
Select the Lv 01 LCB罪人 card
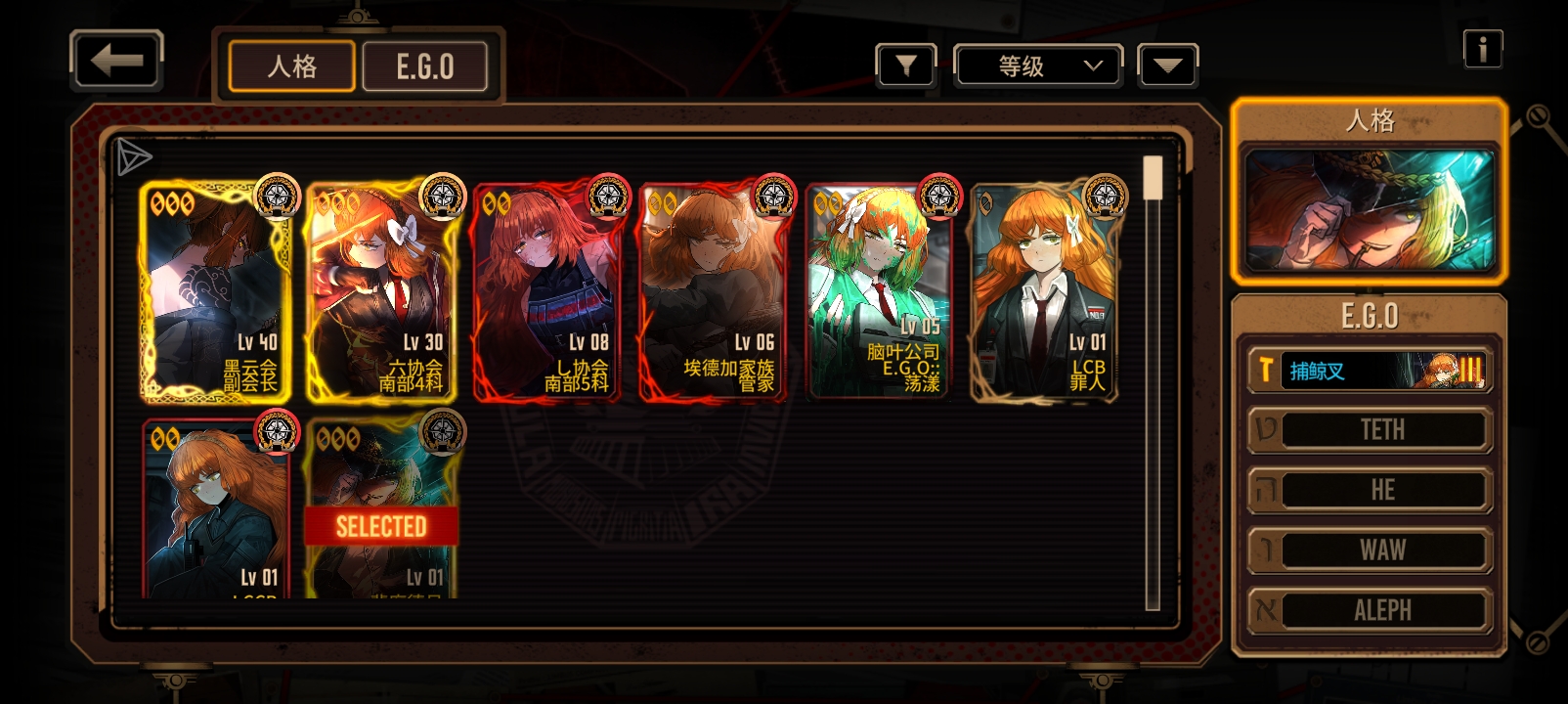[x=1044, y=291]
